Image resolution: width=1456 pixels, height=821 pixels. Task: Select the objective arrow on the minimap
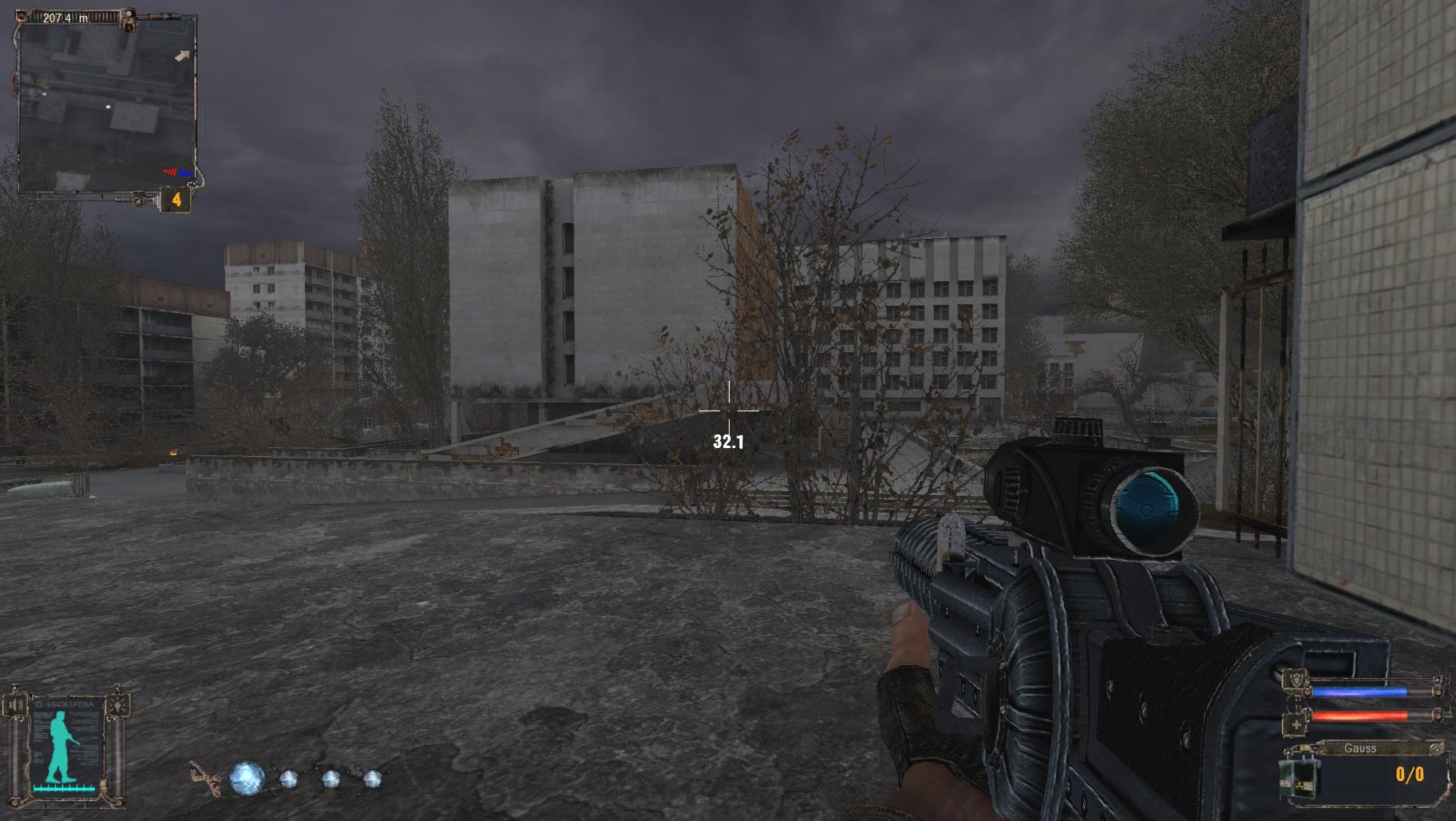(183, 56)
